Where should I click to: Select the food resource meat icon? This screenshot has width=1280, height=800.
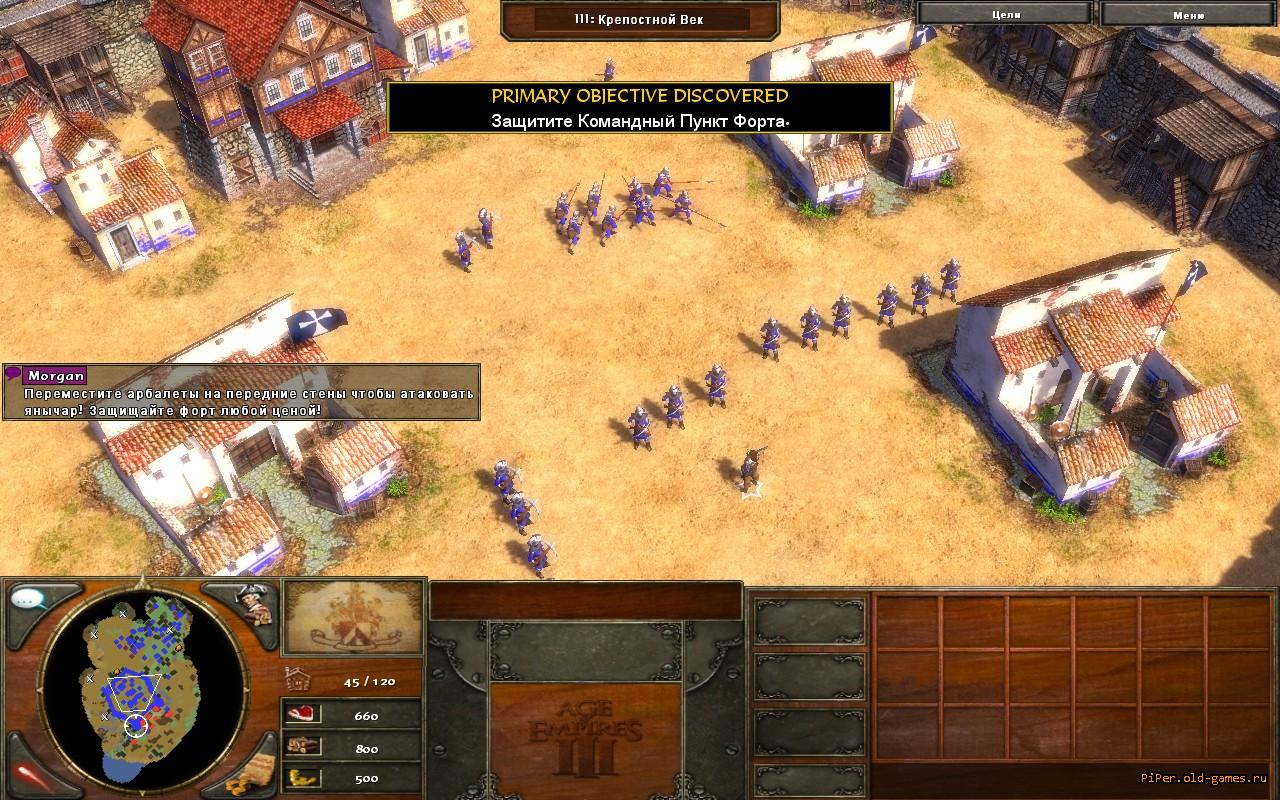tap(301, 715)
